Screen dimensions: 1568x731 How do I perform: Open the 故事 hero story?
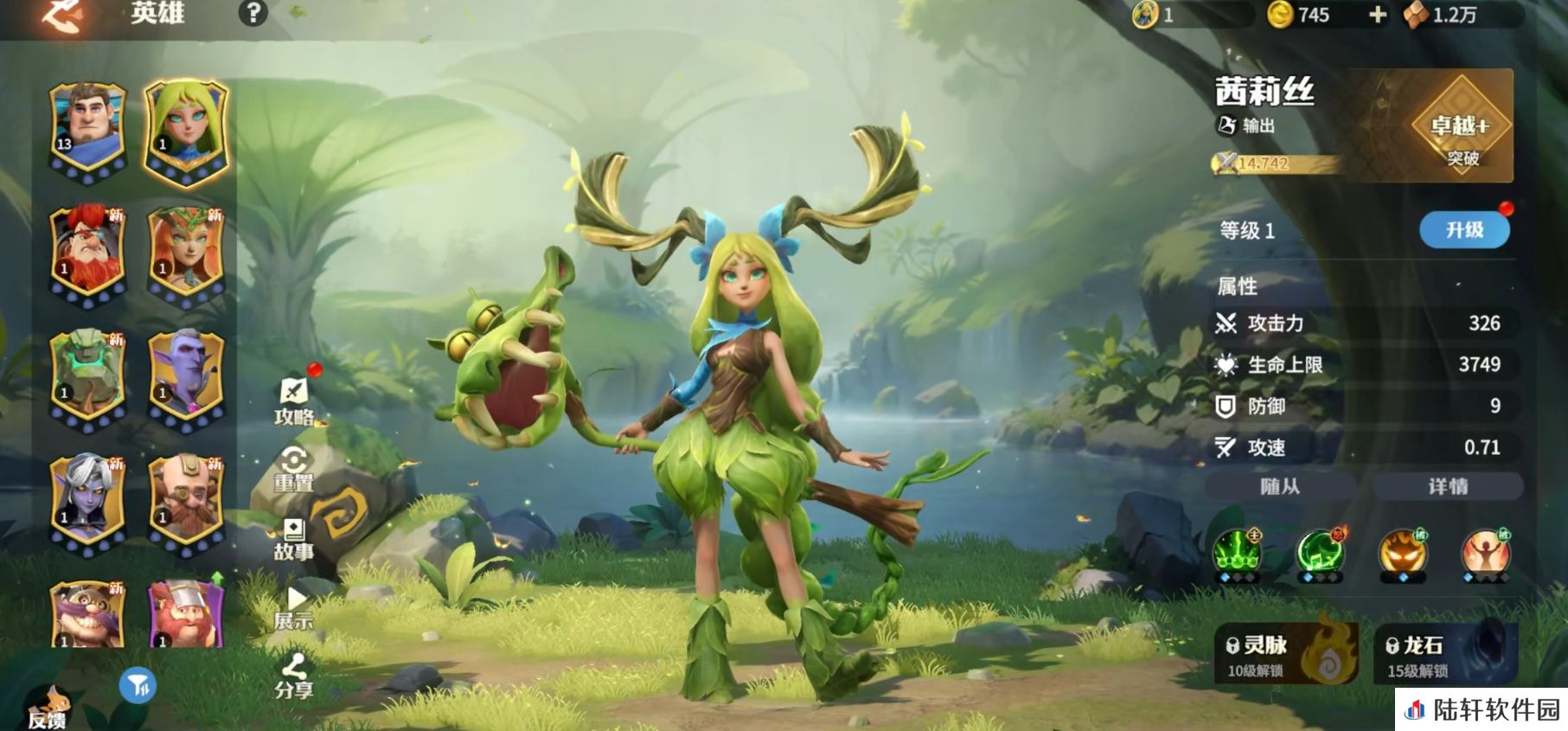click(294, 539)
